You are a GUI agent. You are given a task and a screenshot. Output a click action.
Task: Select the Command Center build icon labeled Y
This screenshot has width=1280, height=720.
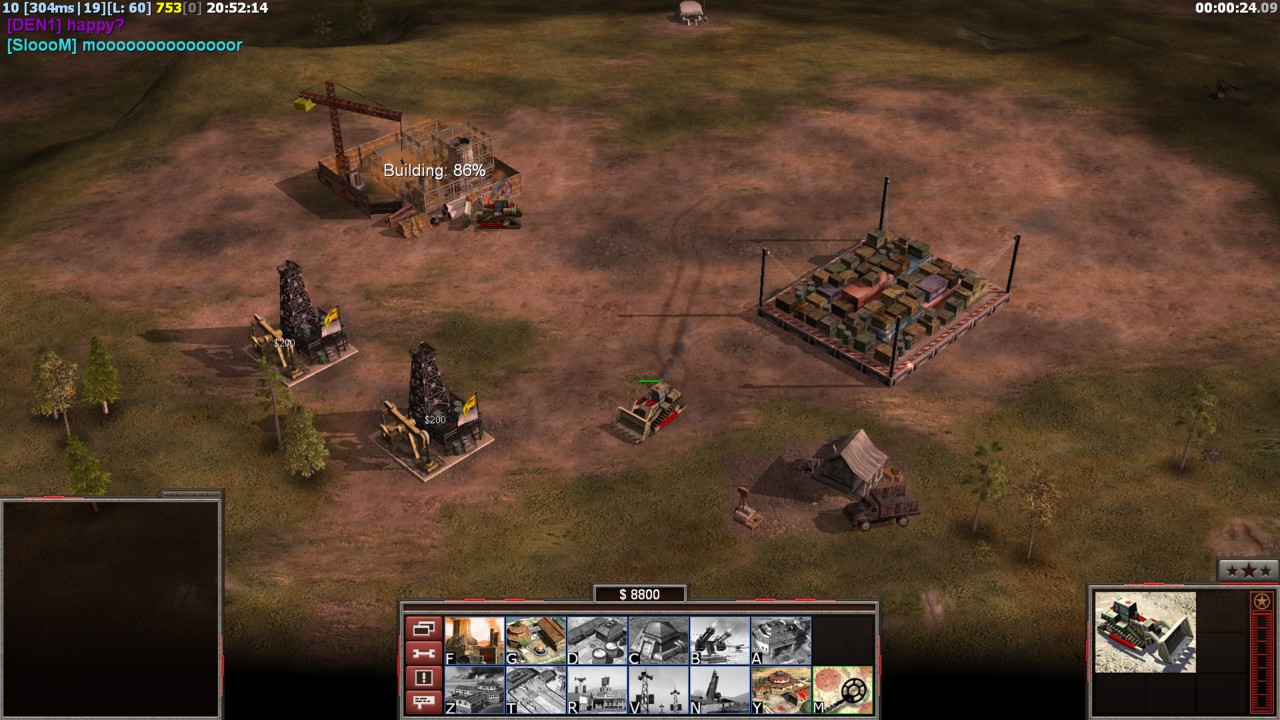point(781,690)
